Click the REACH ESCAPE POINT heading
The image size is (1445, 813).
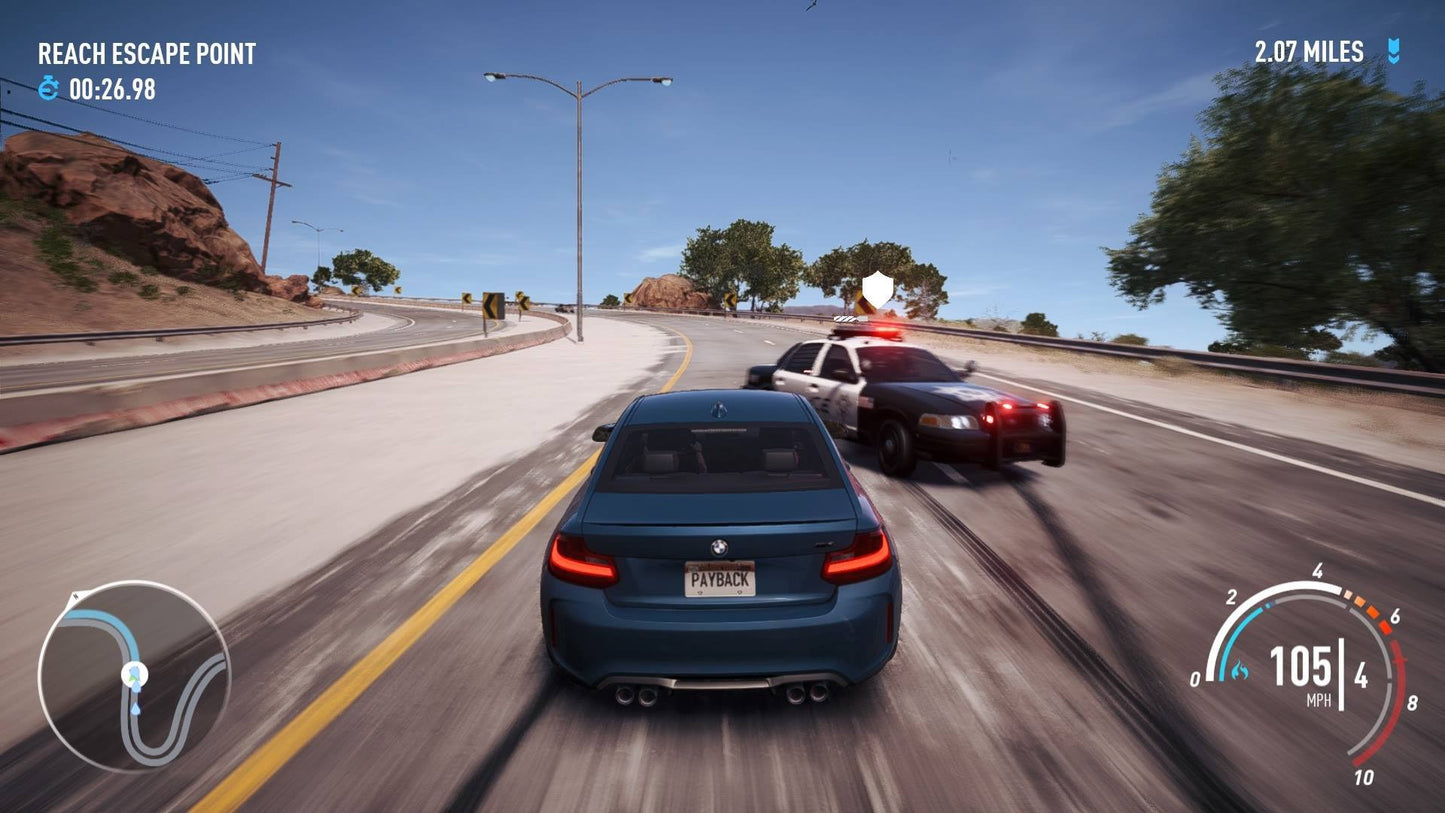coord(146,54)
